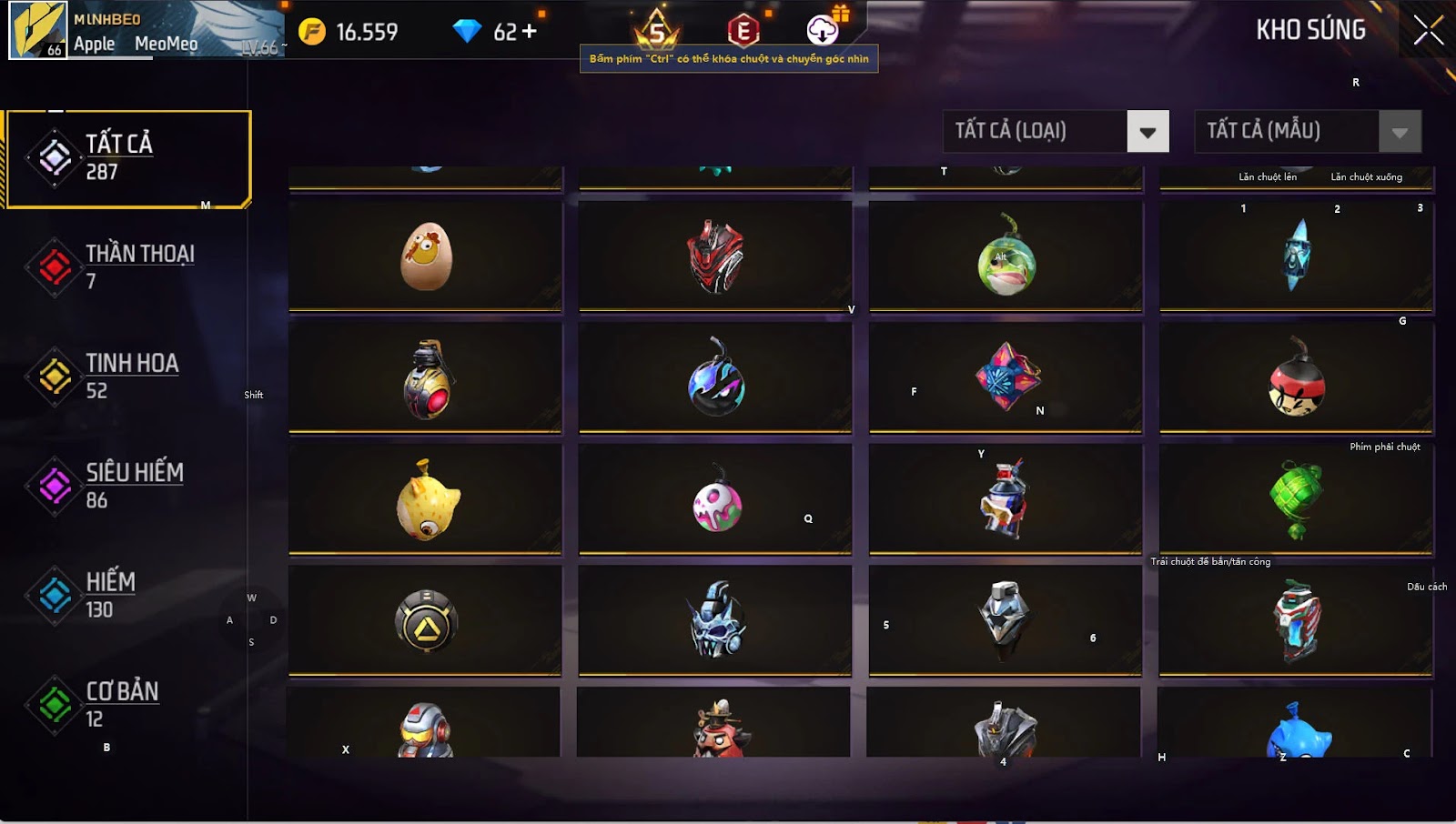The height and width of the screenshot is (824, 1456).
Task: Select the chicken egg grenade skin
Action: tap(426, 256)
